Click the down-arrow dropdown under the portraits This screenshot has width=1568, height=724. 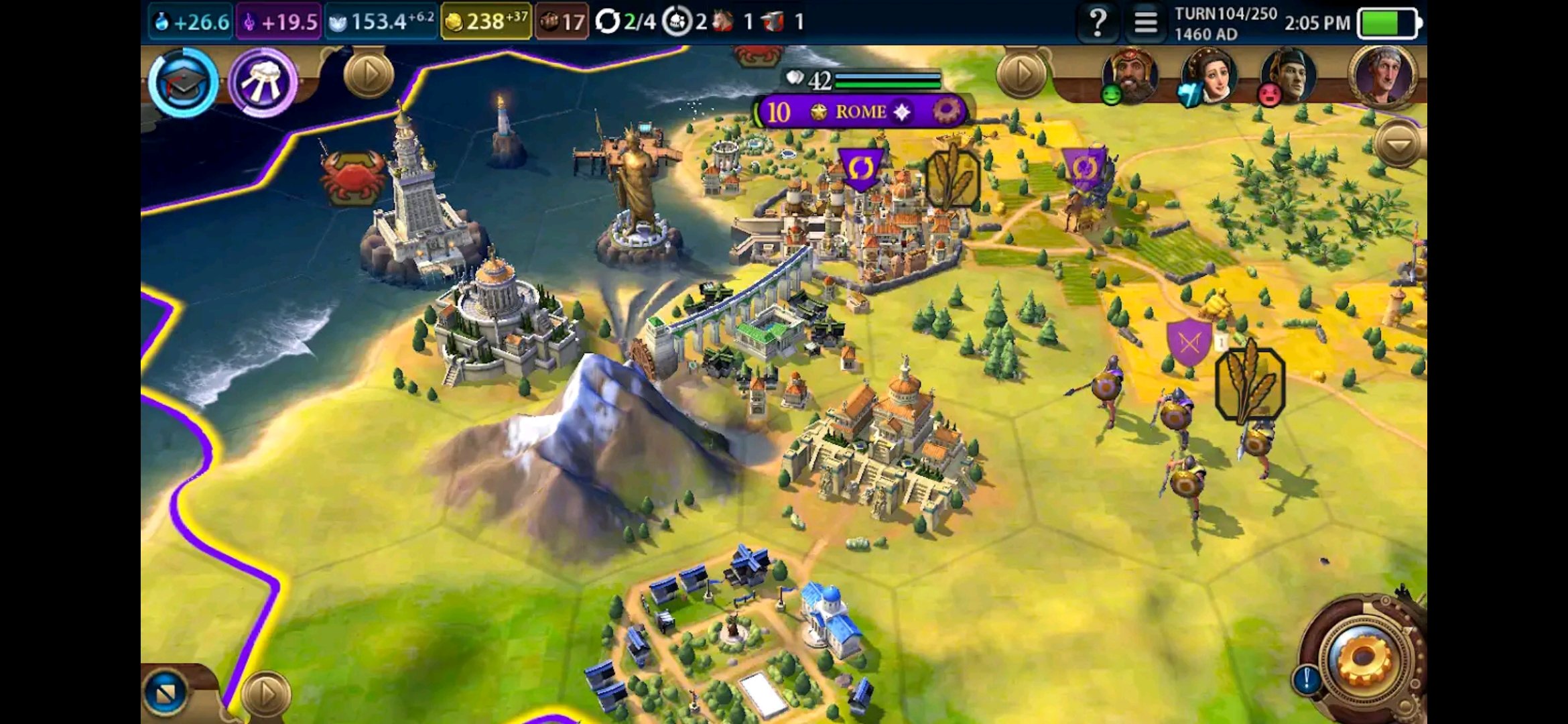point(1397,144)
